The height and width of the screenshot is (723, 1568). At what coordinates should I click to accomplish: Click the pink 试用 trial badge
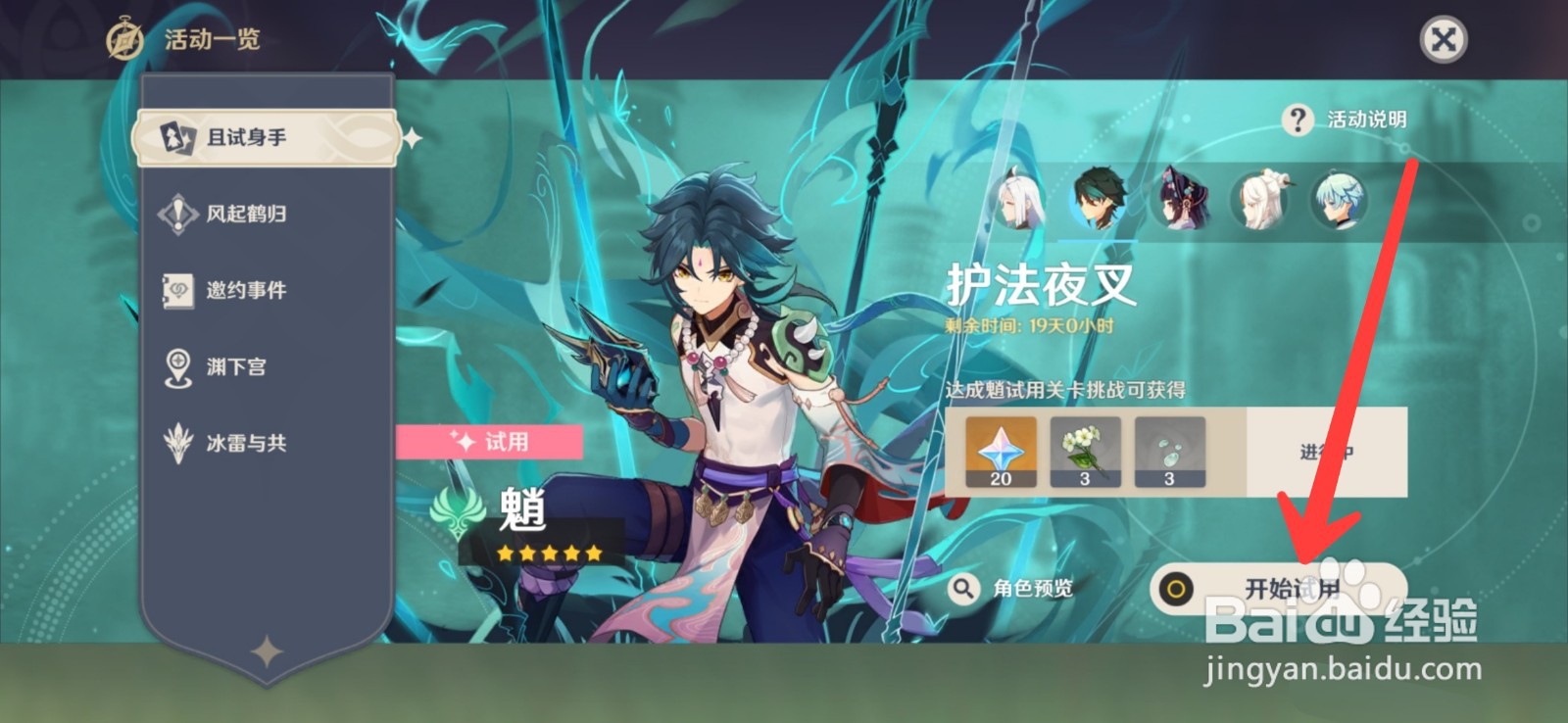point(490,443)
